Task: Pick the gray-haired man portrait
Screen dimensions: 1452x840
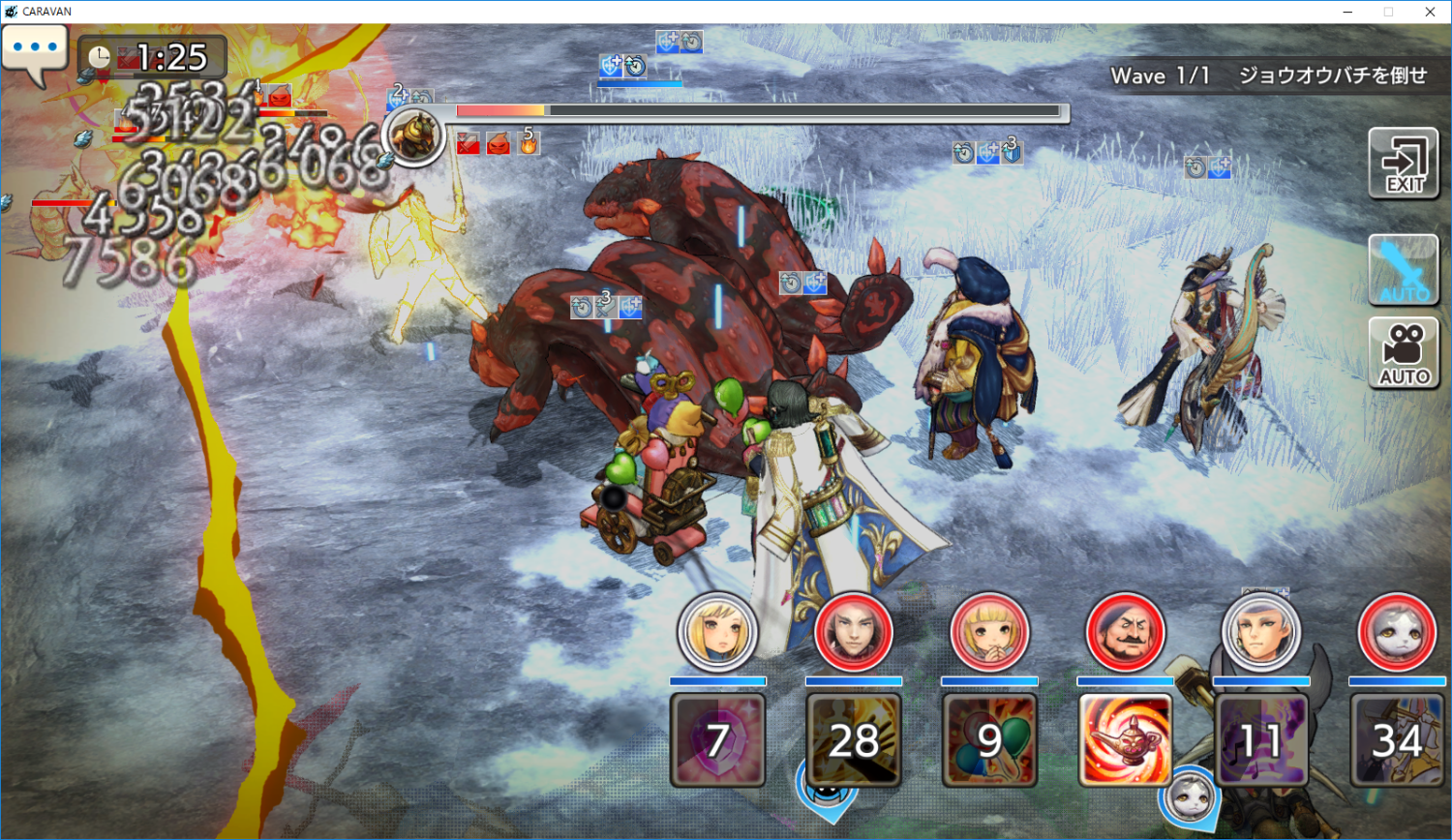Action: coord(1260,632)
